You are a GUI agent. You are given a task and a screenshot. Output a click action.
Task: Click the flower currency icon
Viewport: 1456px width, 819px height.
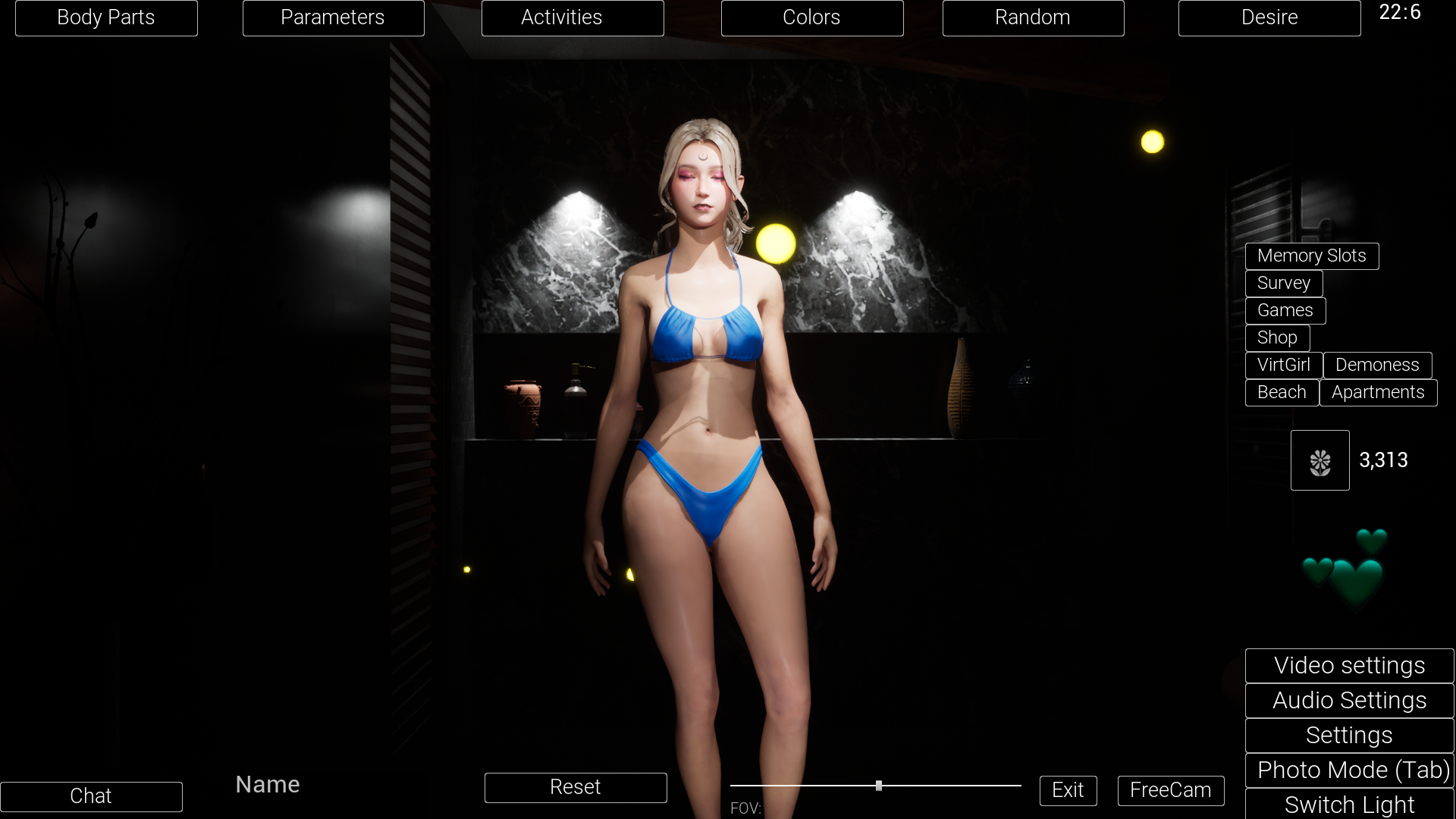(1319, 460)
